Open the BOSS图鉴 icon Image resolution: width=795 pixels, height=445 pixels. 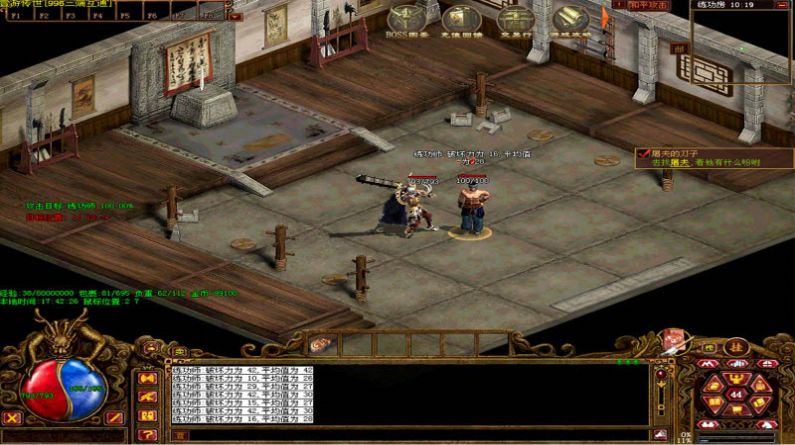click(406, 18)
